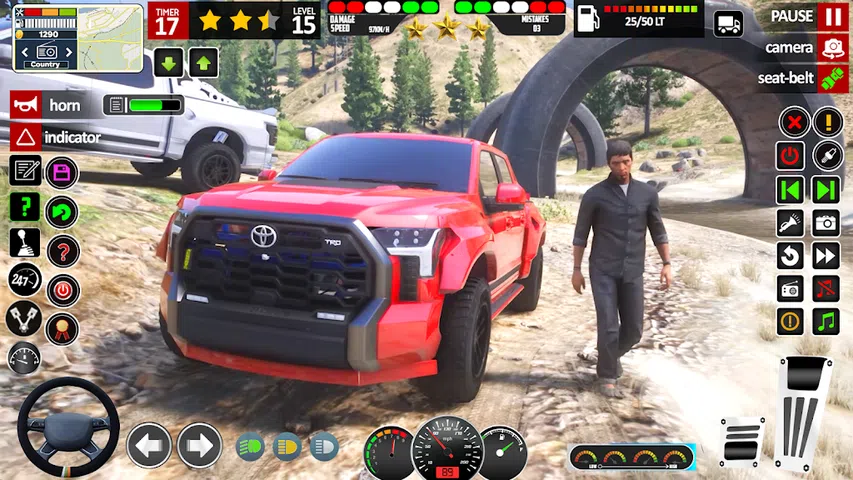853x480 pixels.
Task: Turn on the radio icon
Action: [791, 288]
